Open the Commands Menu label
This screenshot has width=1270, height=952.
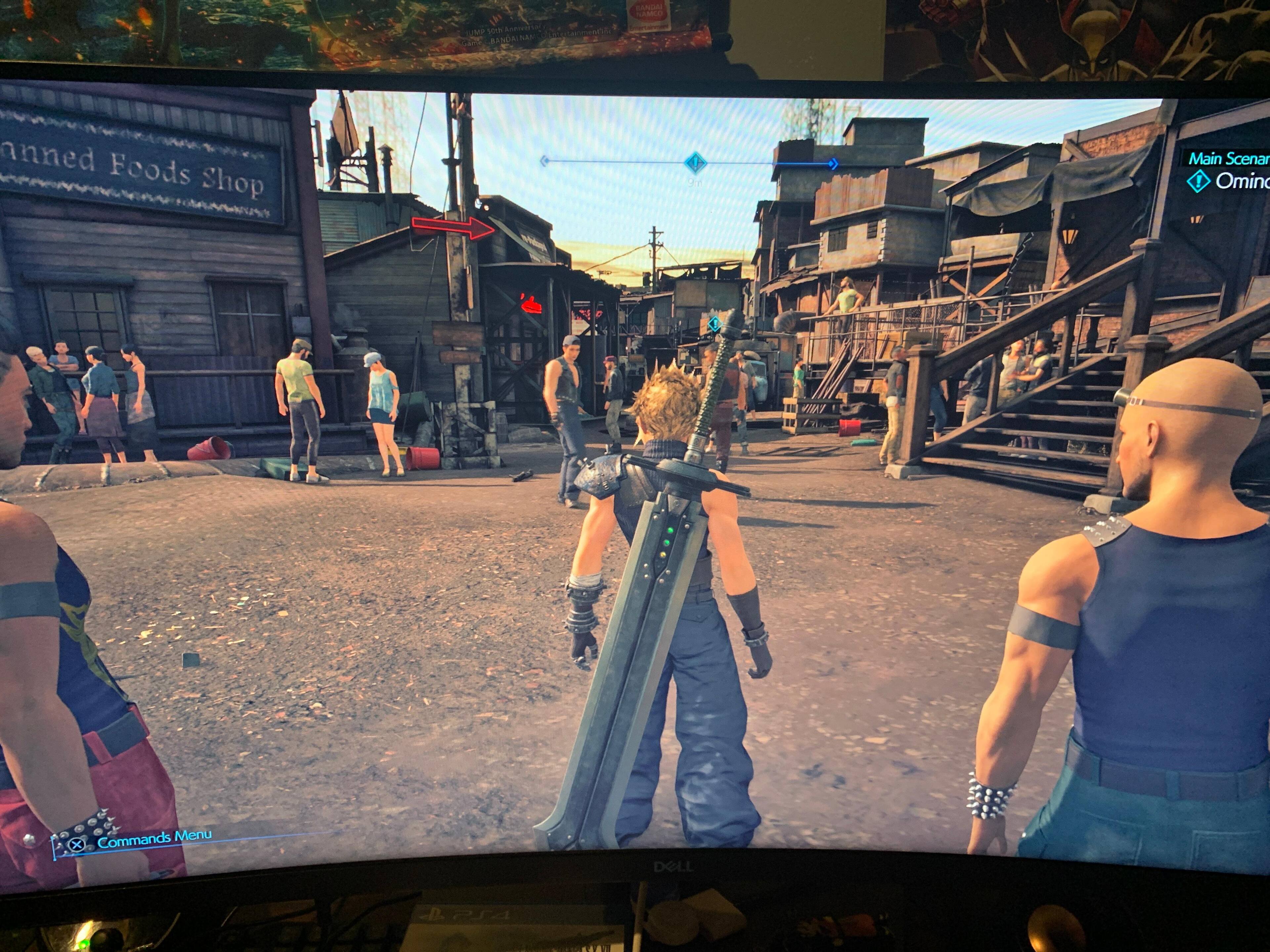point(154,839)
